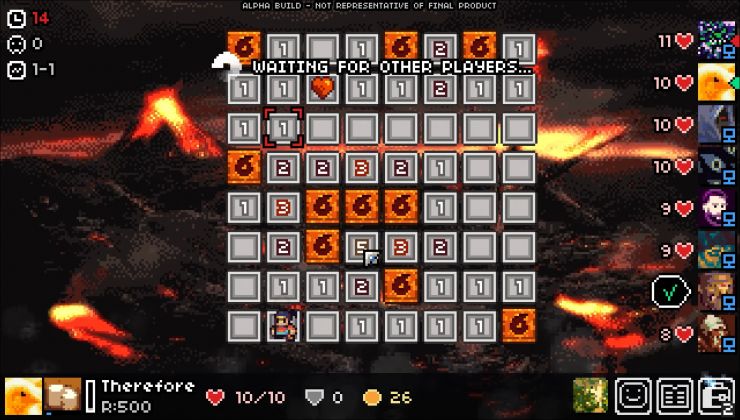Select the green leafy item slot
This screenshot has height=420, width=740.
(x=591, y=395)
